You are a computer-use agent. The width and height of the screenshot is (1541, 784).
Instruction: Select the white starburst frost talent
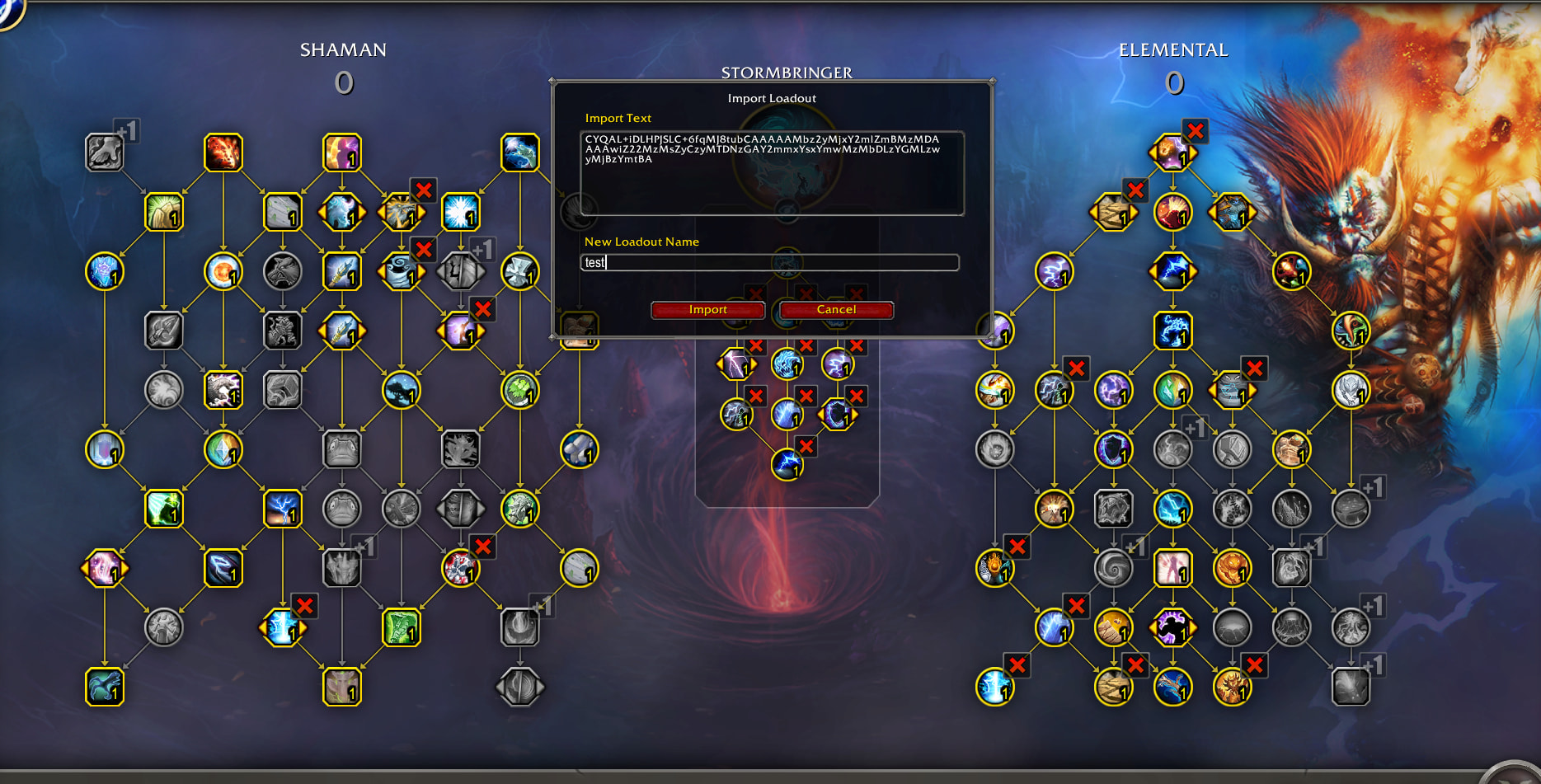(x=461, y=212)
